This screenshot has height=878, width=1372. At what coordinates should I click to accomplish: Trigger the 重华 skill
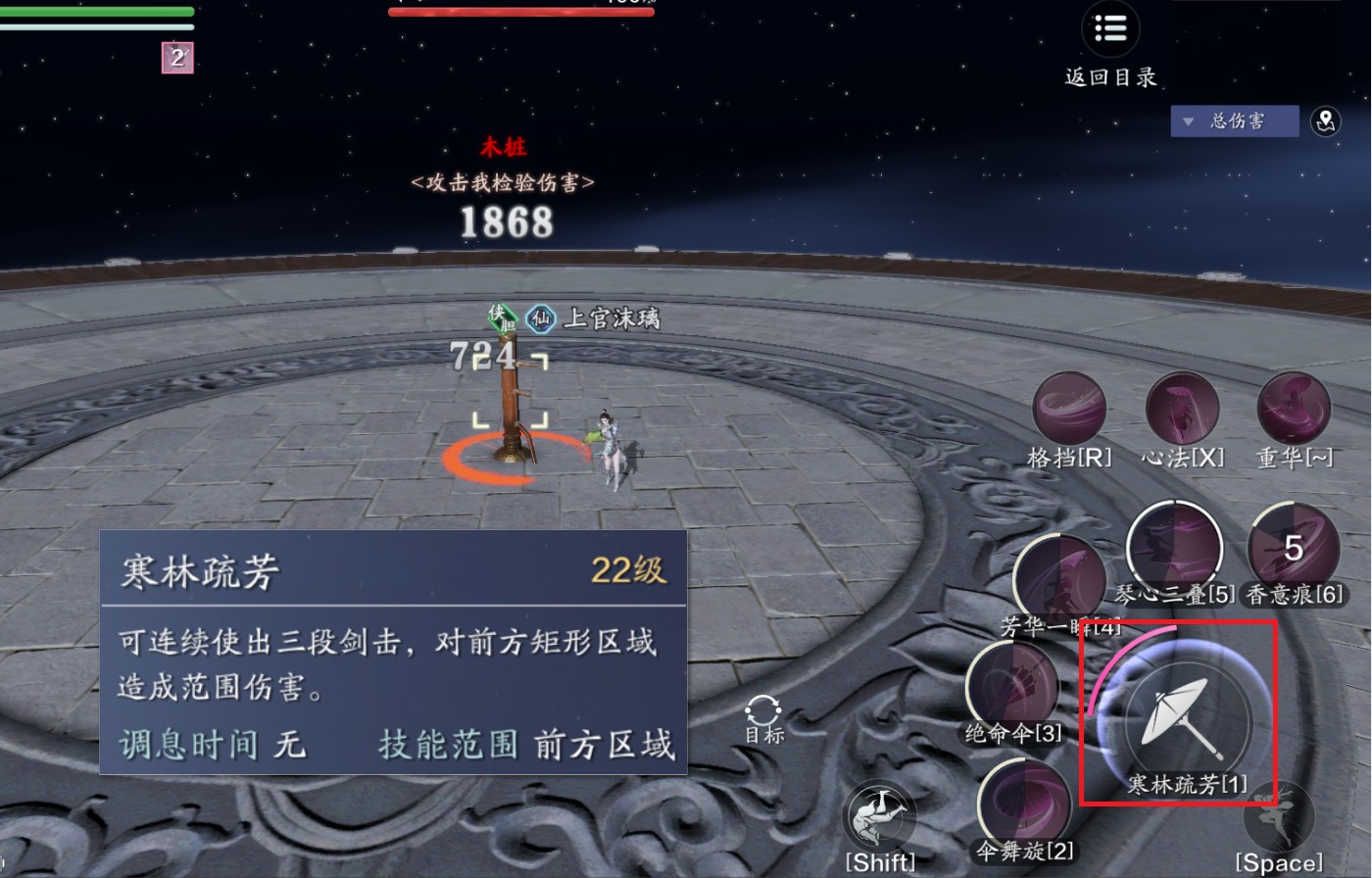(1294, 409)
